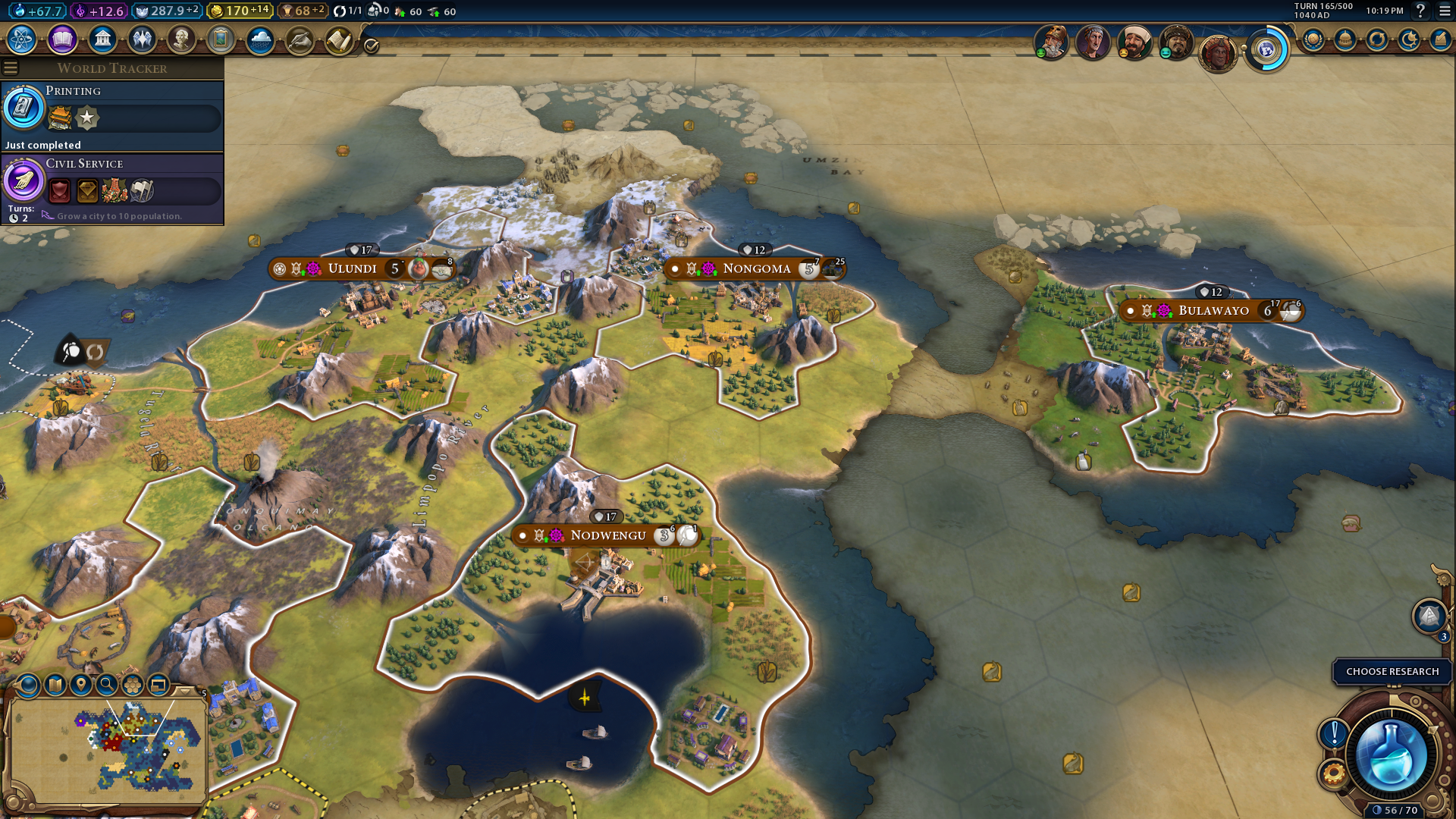This screenshot has height=819, width=1456.
Task: View the government building icon
Action: 102,39
